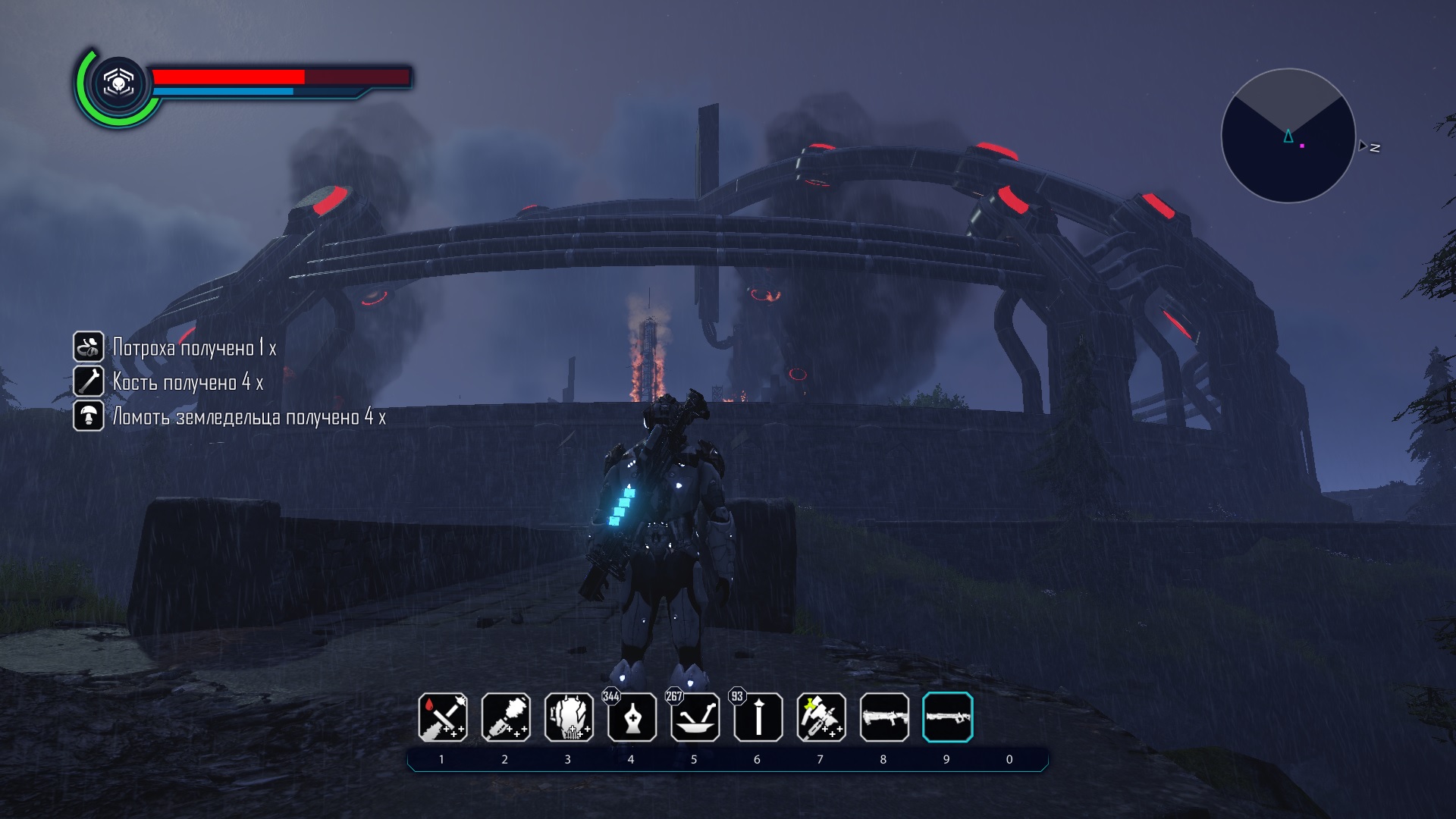Use the healing potion with 344 count
1456x819 pixels.
pyautogui.click(x=632, y=717)
